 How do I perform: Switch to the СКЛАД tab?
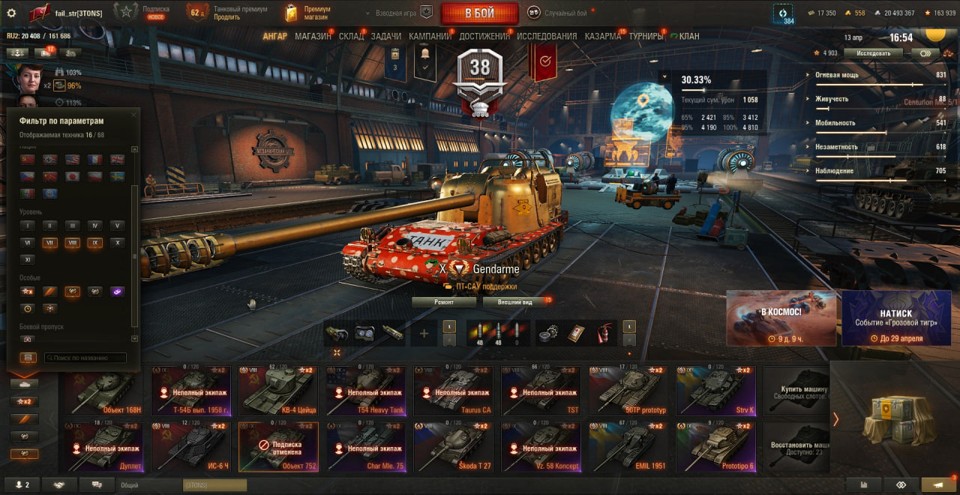tap(352, 36)
